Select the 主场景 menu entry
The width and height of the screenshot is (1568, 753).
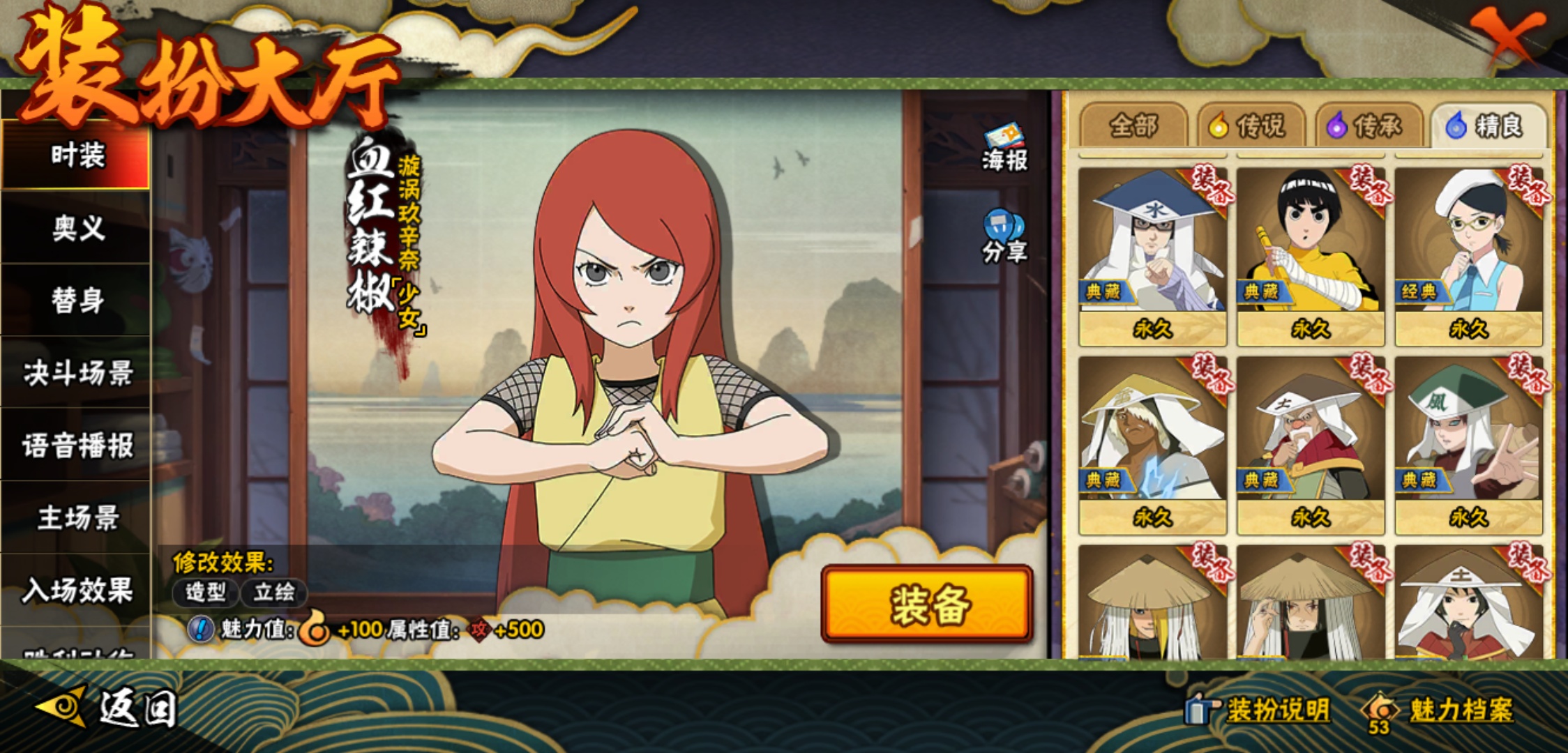pyautogui.click(x=77, y=518)
